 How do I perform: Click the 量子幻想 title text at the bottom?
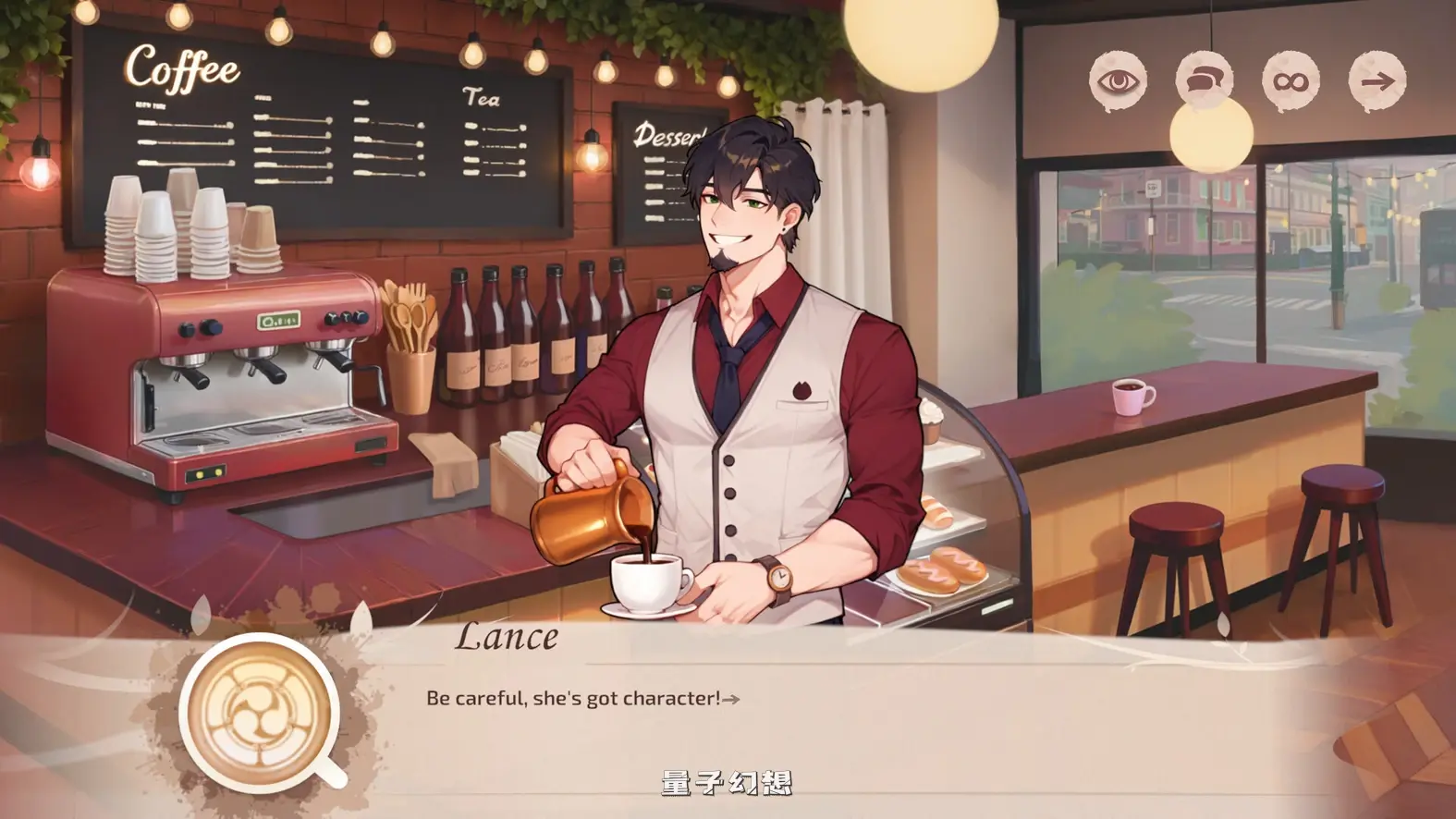pos(729,782)
